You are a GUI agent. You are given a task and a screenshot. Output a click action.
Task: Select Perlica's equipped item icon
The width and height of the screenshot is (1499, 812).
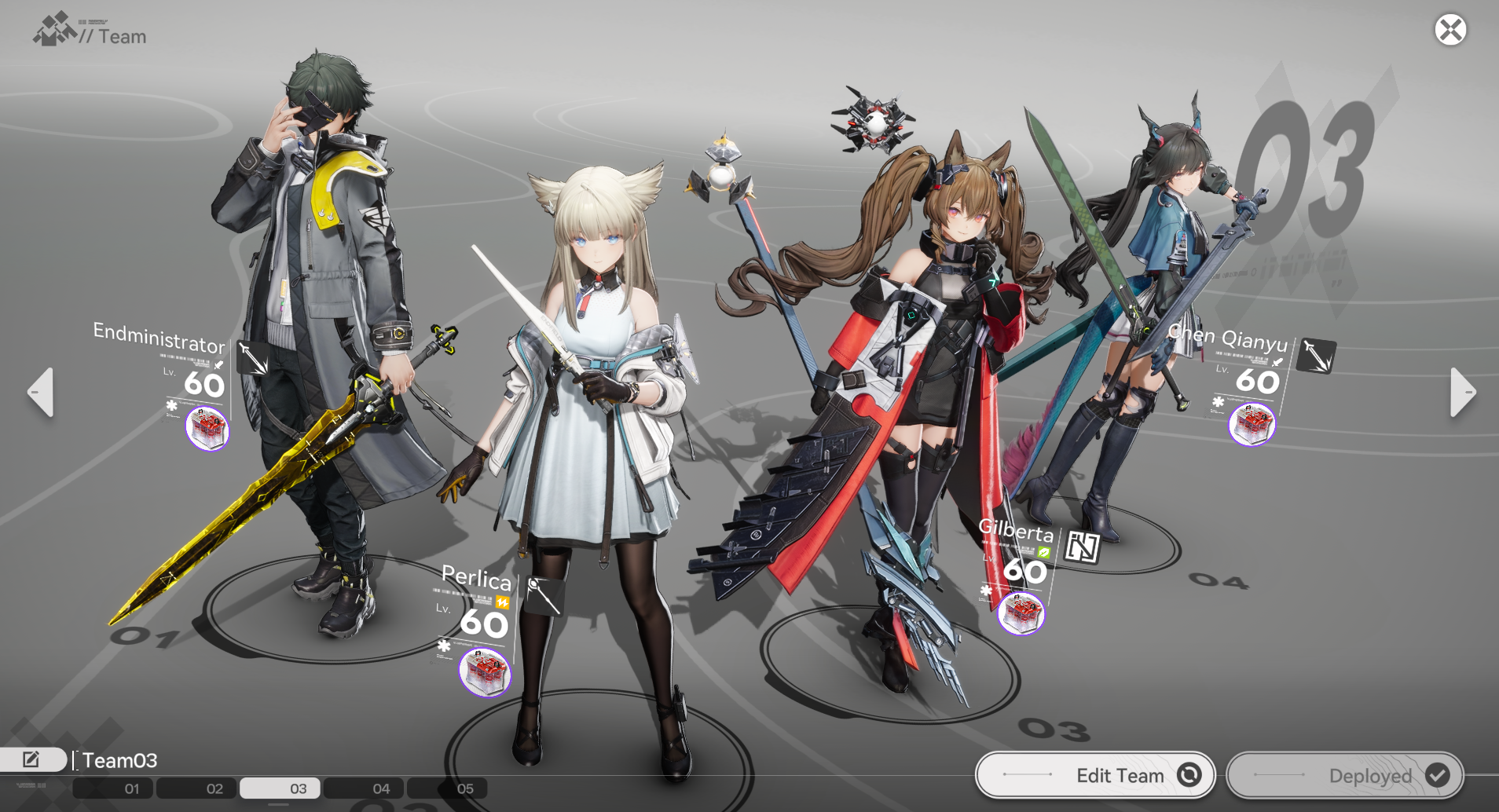pos(485,672)
